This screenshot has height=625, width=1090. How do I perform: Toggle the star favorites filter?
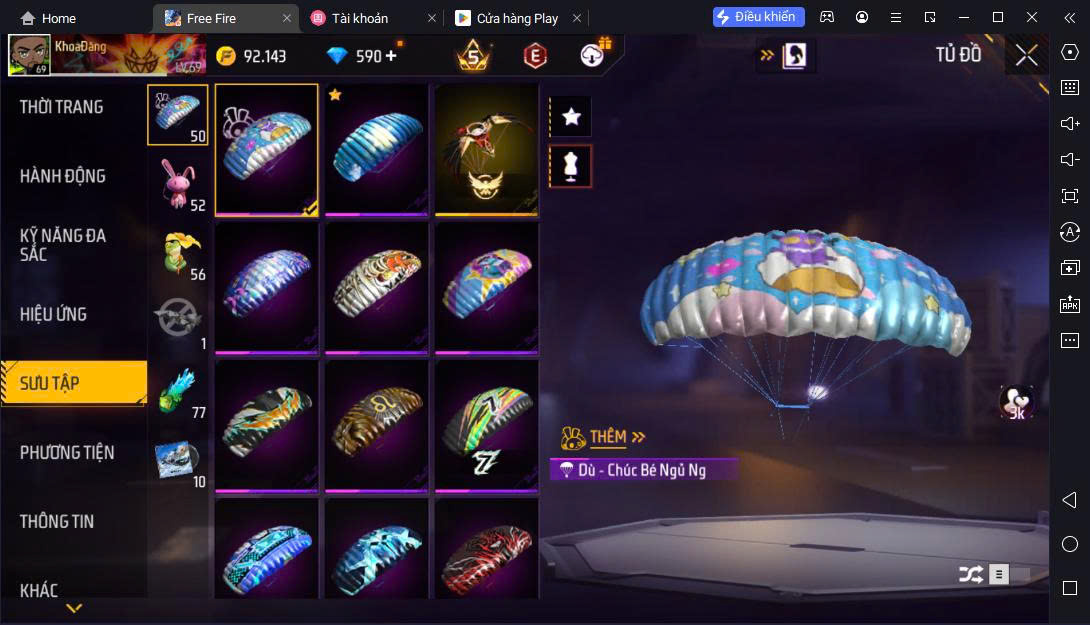point(571,117)
